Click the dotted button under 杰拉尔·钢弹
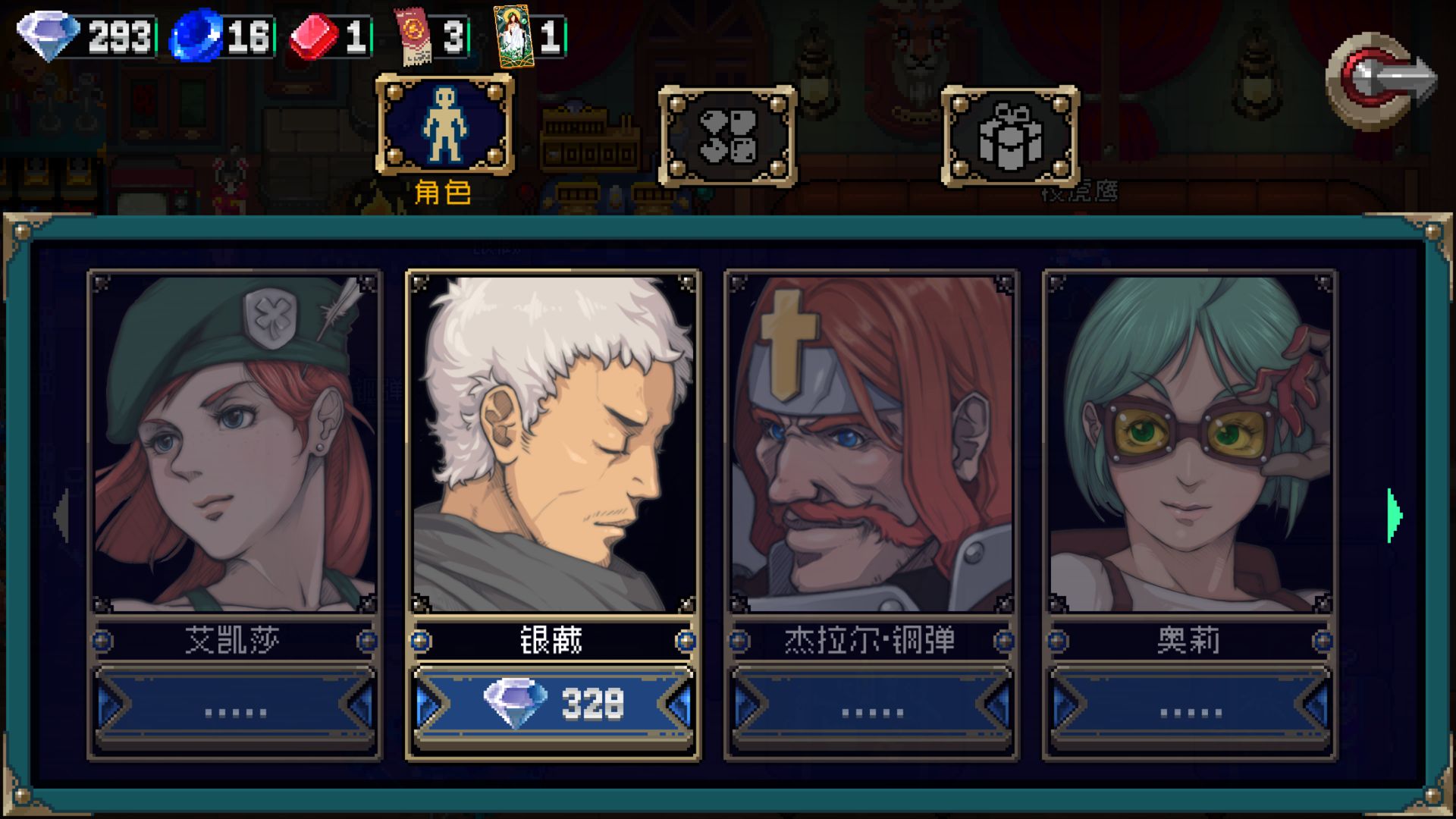The image size is (1456, 819). point(871,709)
